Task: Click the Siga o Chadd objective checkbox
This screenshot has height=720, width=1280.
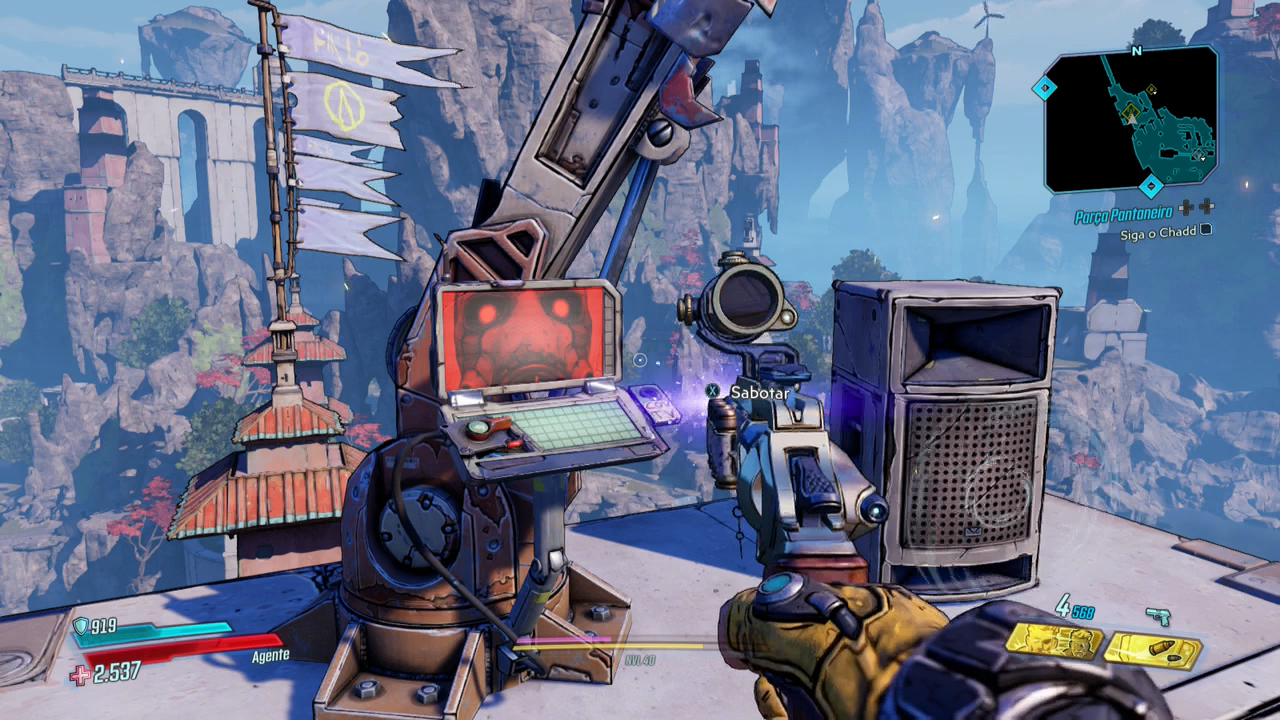Action: [1205, 230]
